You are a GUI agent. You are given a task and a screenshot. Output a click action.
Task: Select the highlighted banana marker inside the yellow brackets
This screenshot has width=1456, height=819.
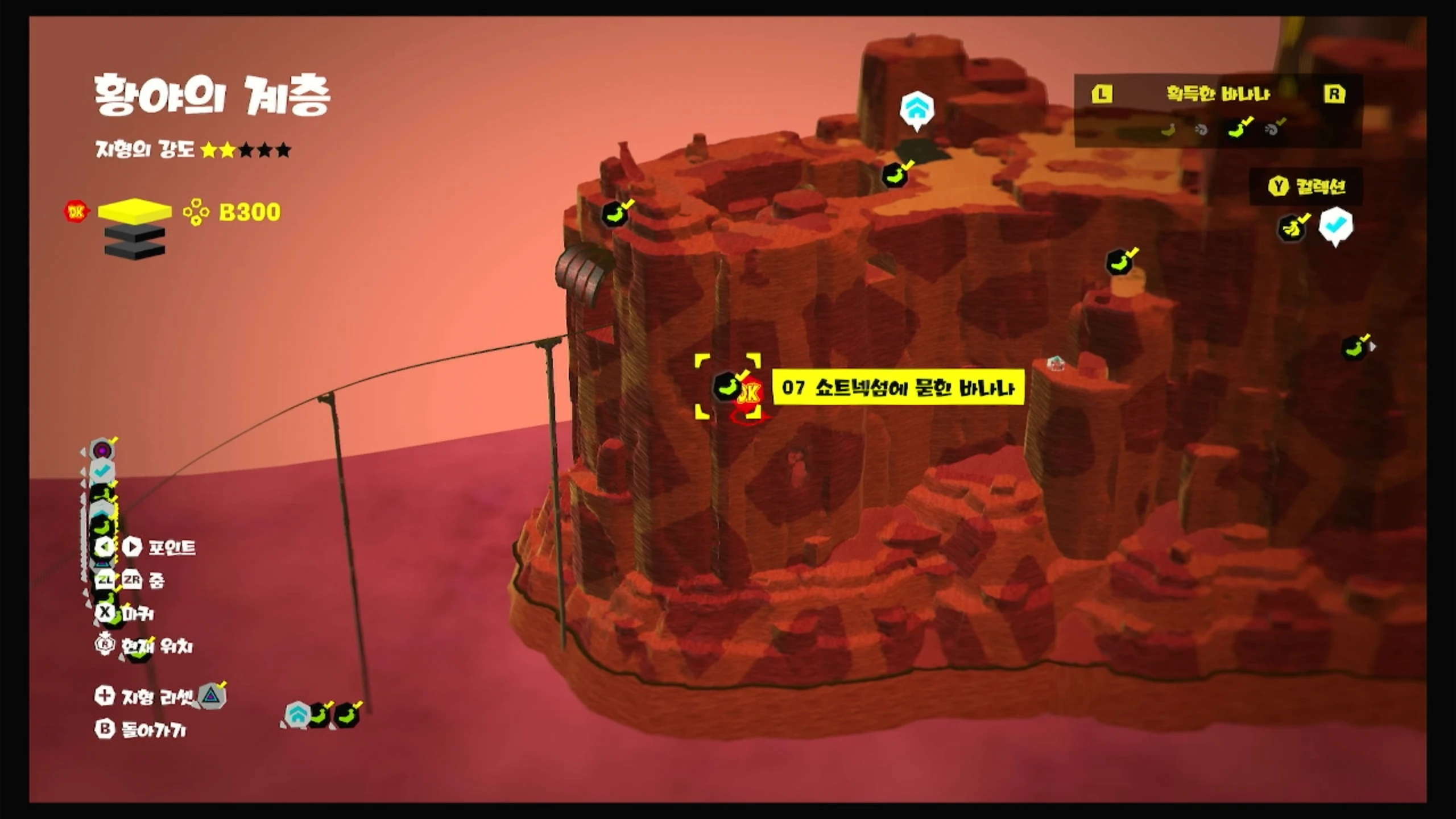(x=727, y=387)
